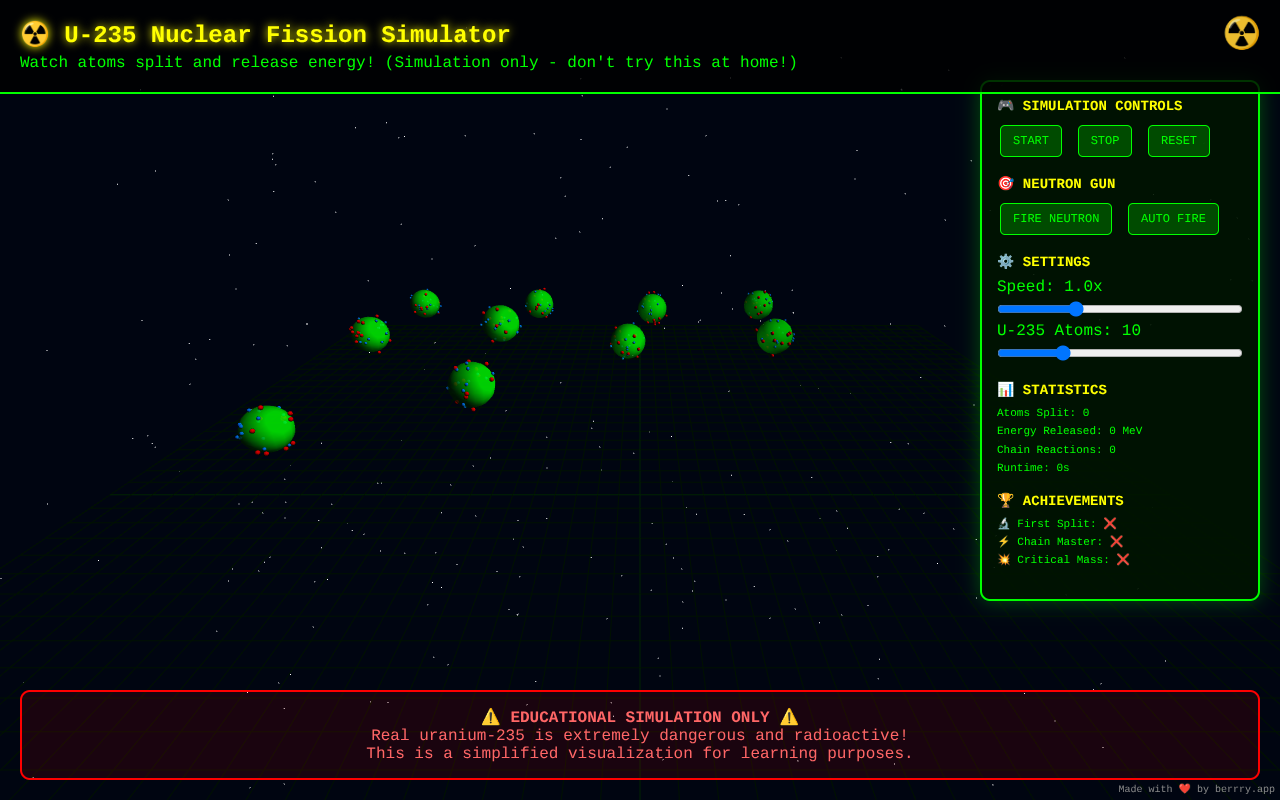Click the warning triangle before Educational Simulation Only
The width and height of the screenshot is (1280, 800).
pyautogui.click(x=491, y=716)
